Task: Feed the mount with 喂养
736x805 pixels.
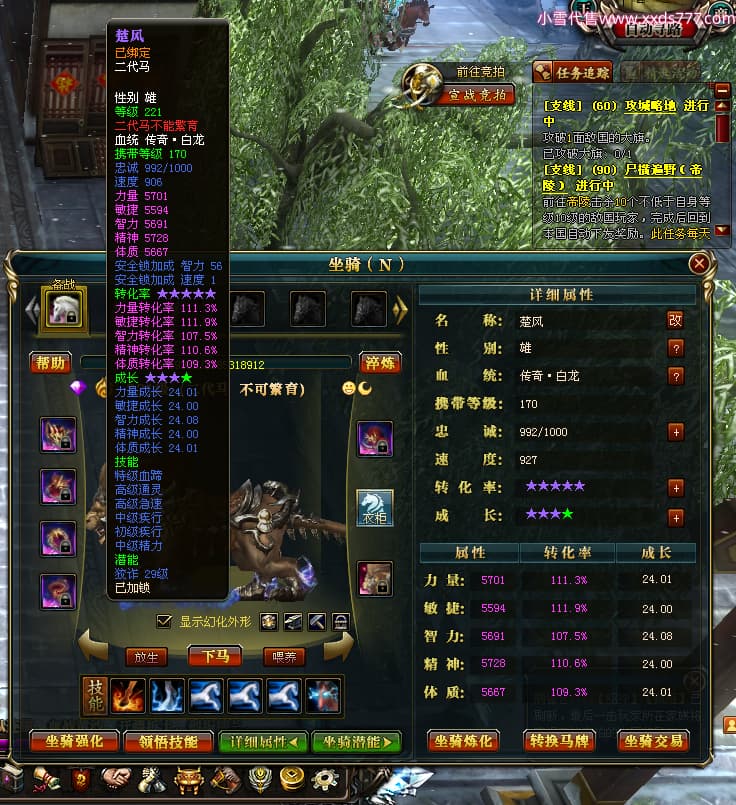Action: [283, 657]
